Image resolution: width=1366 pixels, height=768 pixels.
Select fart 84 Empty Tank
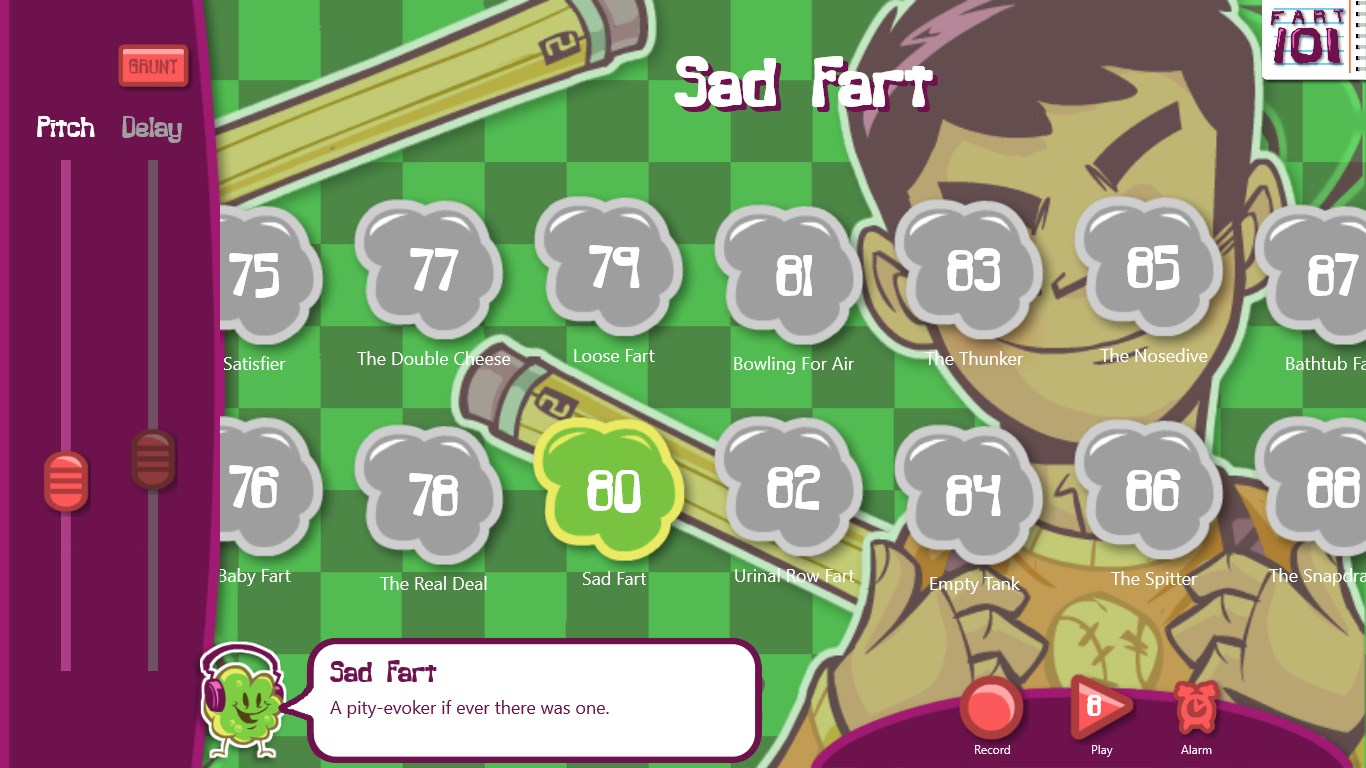[973, 493]
